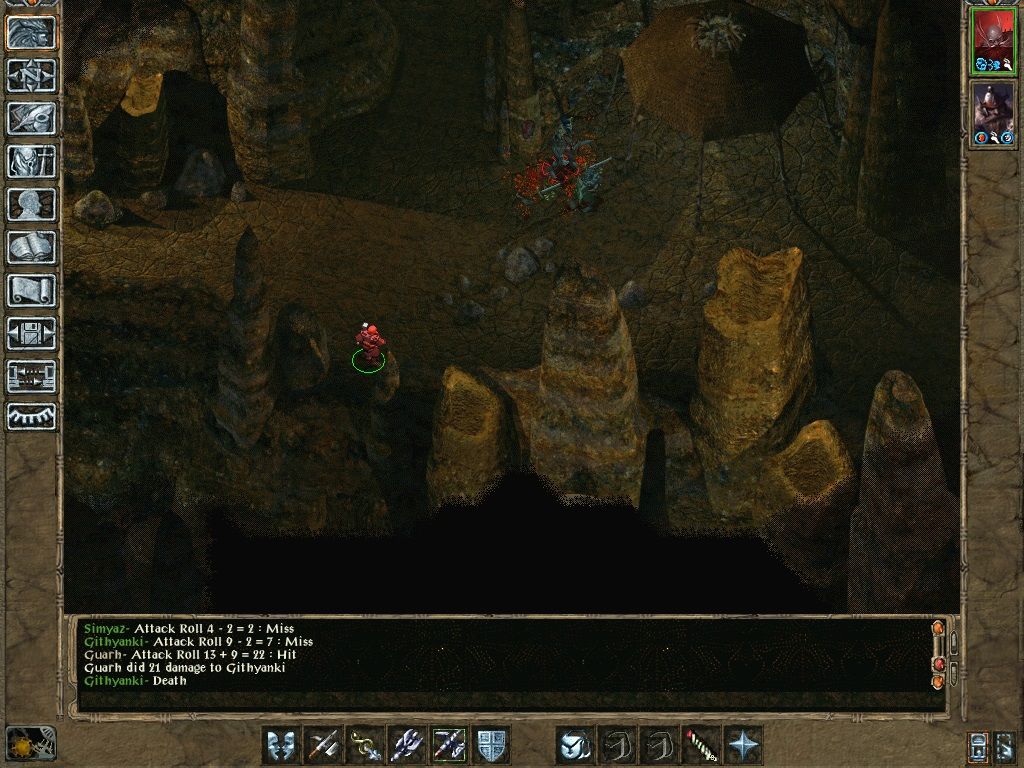The width and height of the screenshot is (1024, 768).
Task: Select the halberd weapon slot
Action: click(x=408, y=745)
